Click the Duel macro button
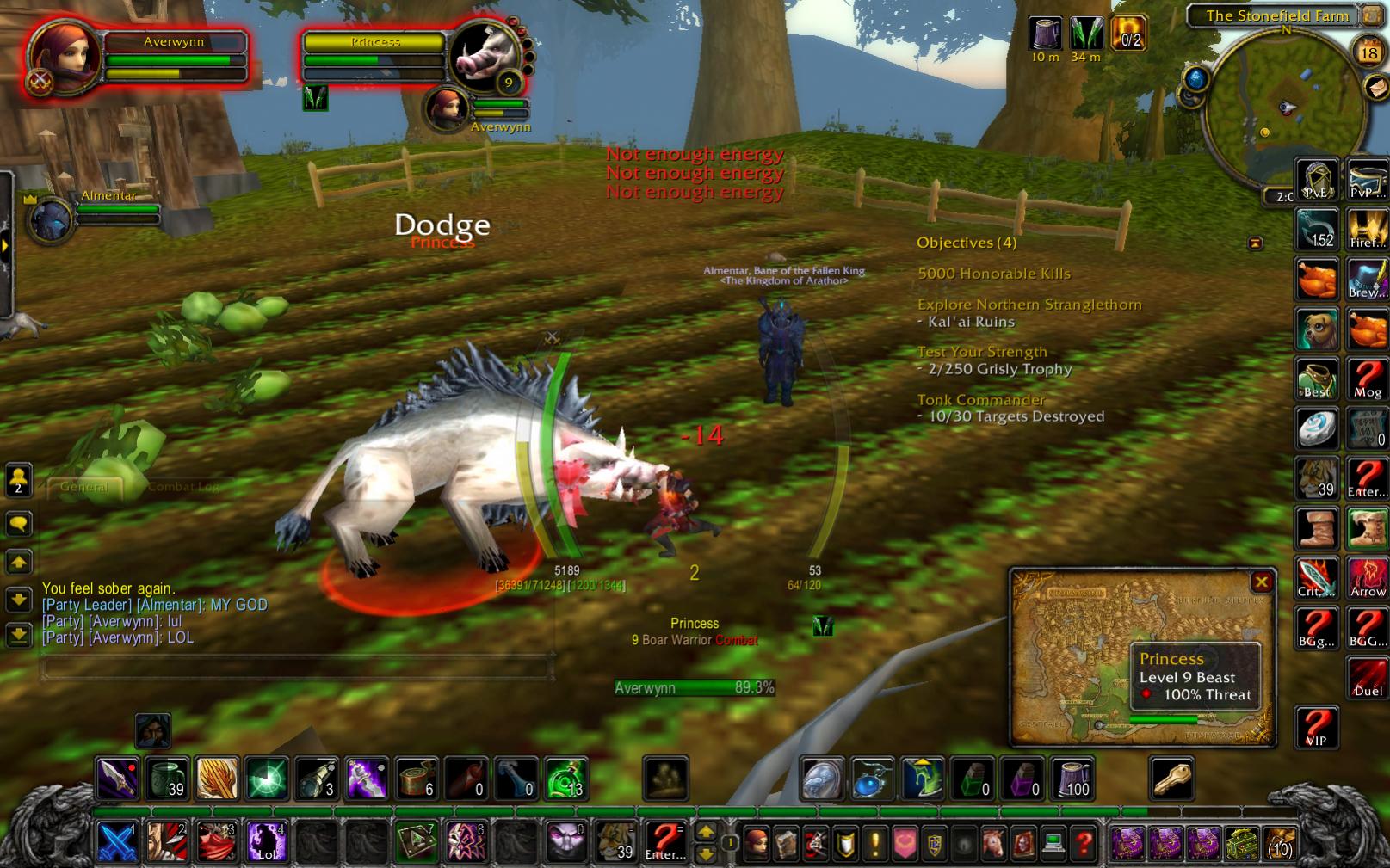 [1367, 677]
